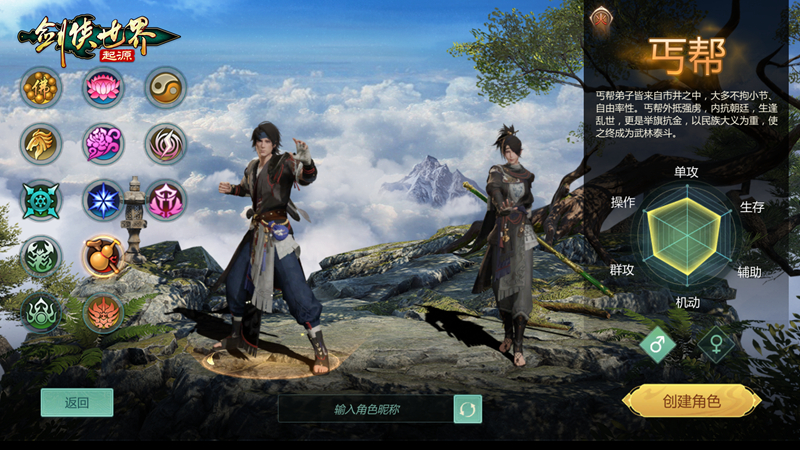Pick the golden horse head sect icon
The height and width of the screenshot is (450, 800).
(x=41, y=144)
